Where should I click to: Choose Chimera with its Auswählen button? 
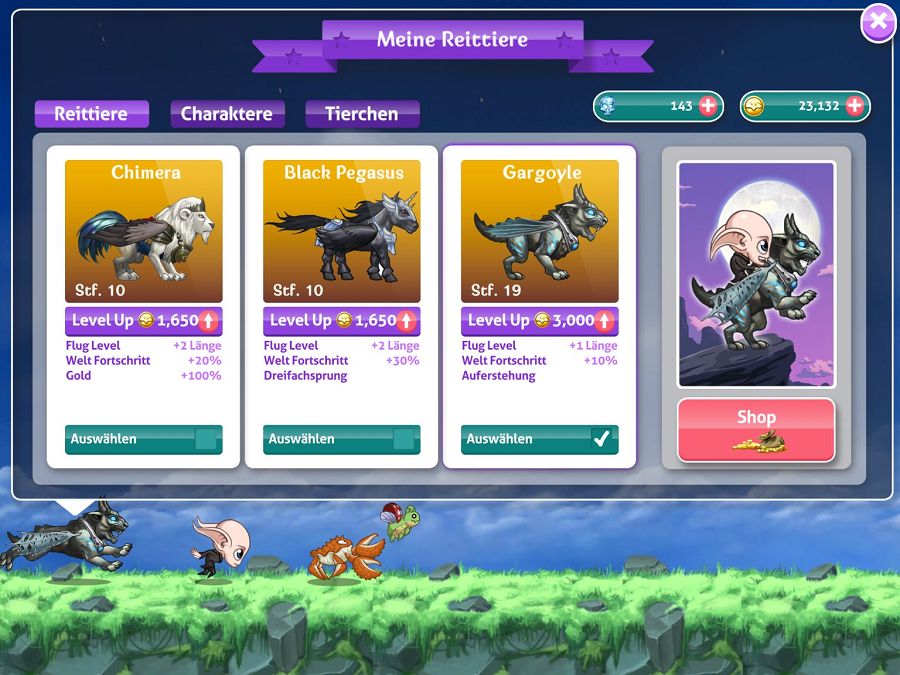coord(143,439)
